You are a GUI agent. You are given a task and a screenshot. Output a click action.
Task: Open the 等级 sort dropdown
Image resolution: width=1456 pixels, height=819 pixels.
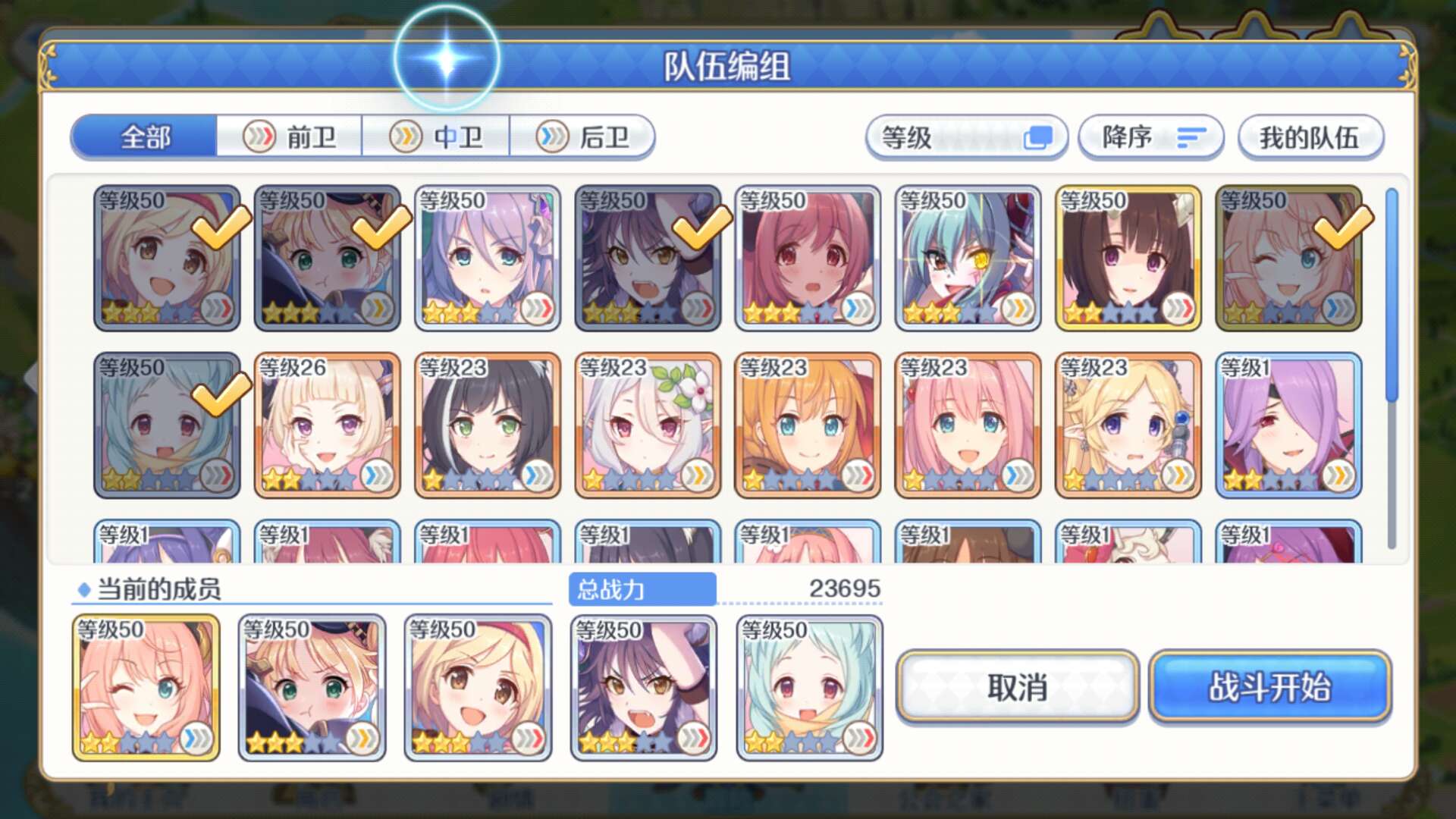(966, 137)
